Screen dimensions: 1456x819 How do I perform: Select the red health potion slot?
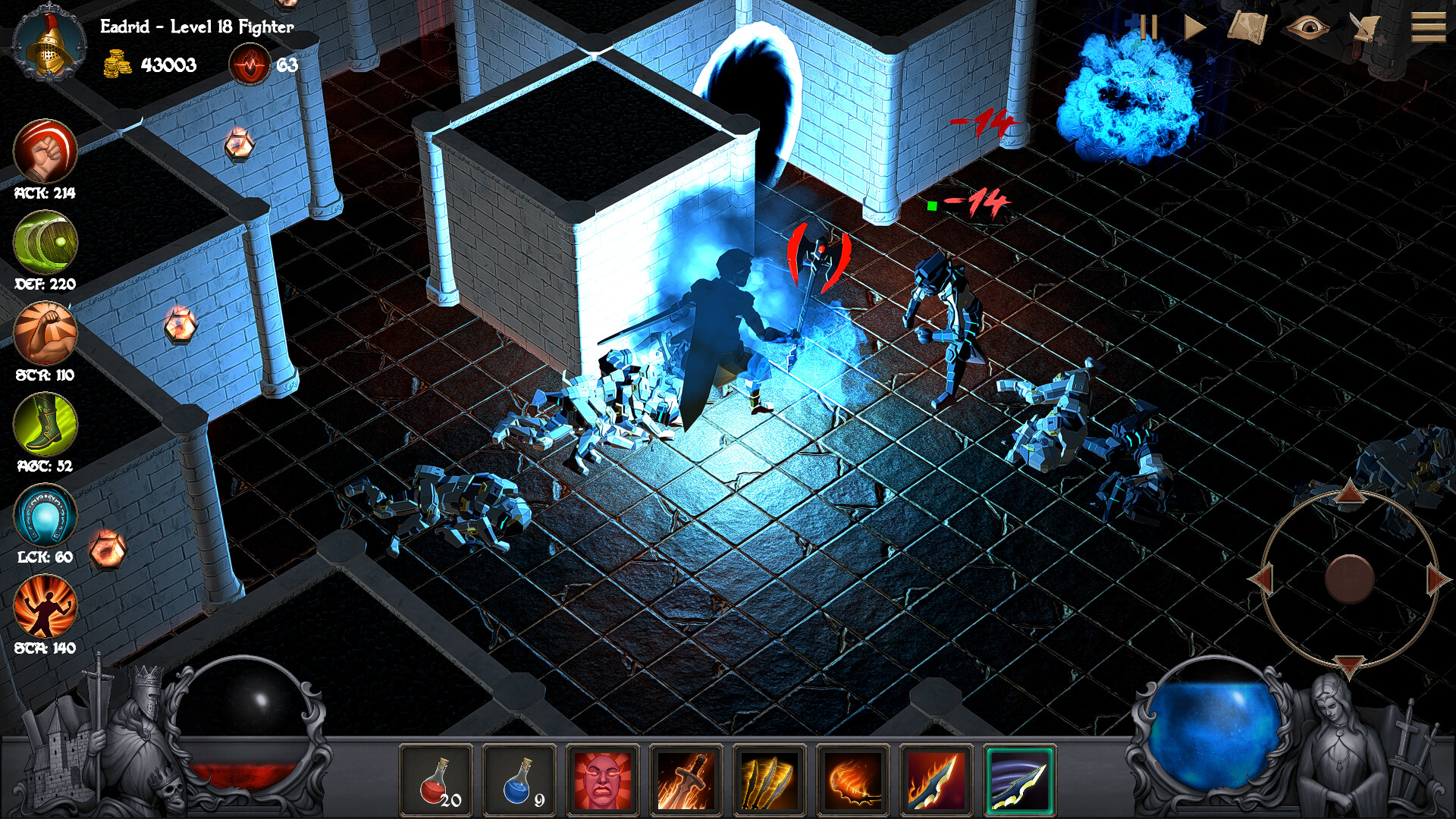[x=438, y=778]
